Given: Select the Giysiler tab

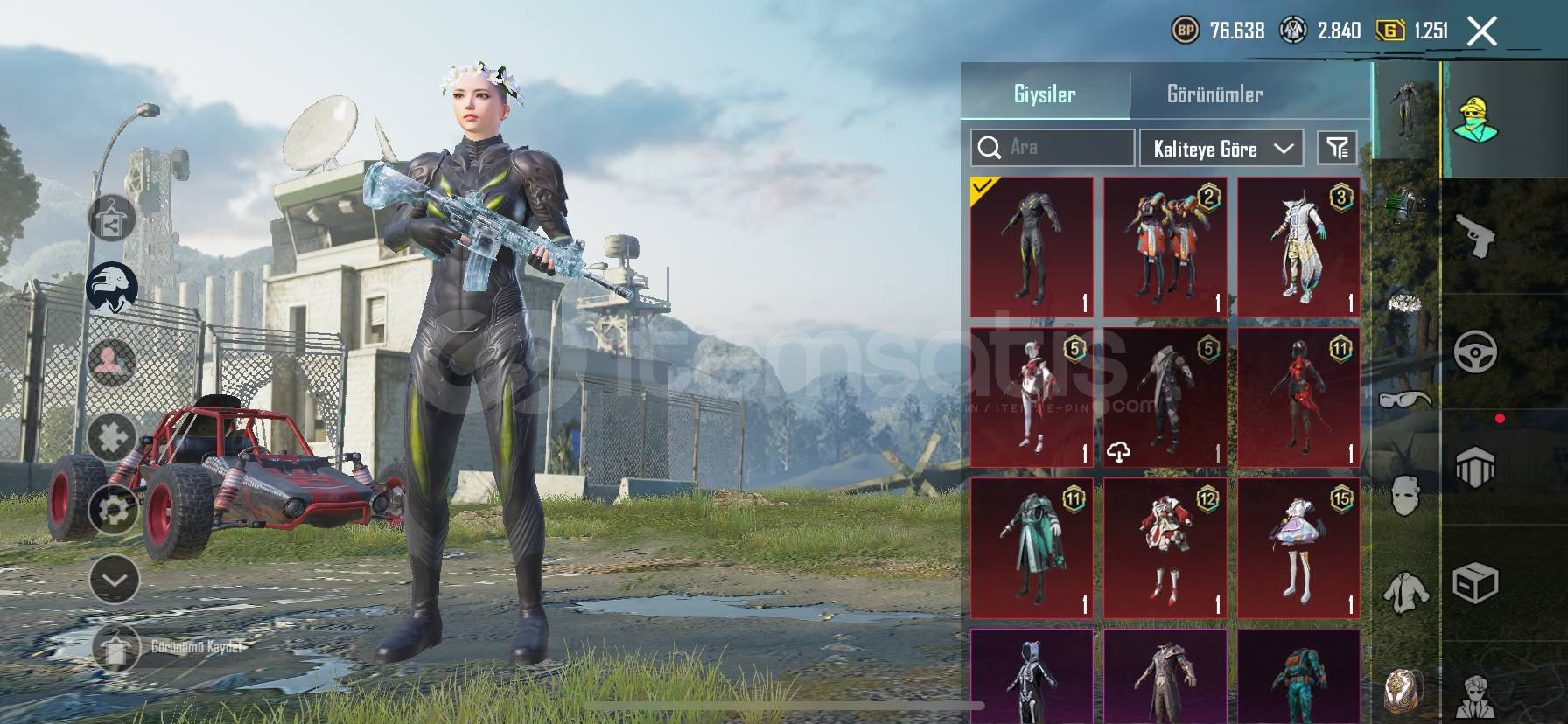Looking at the screenshot, I should coord(1045,94).
